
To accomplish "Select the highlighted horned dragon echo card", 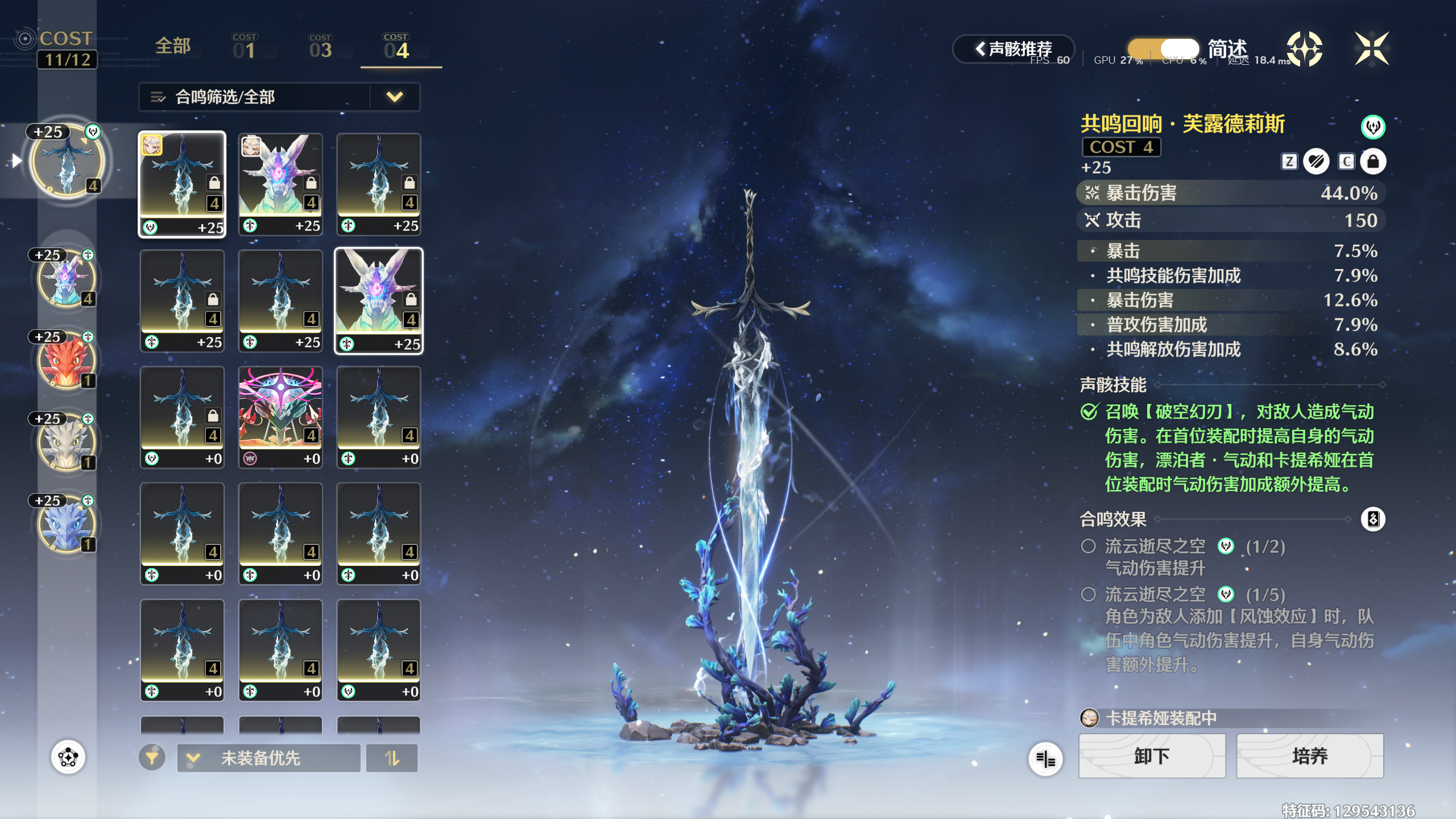I will pos(379,301).
